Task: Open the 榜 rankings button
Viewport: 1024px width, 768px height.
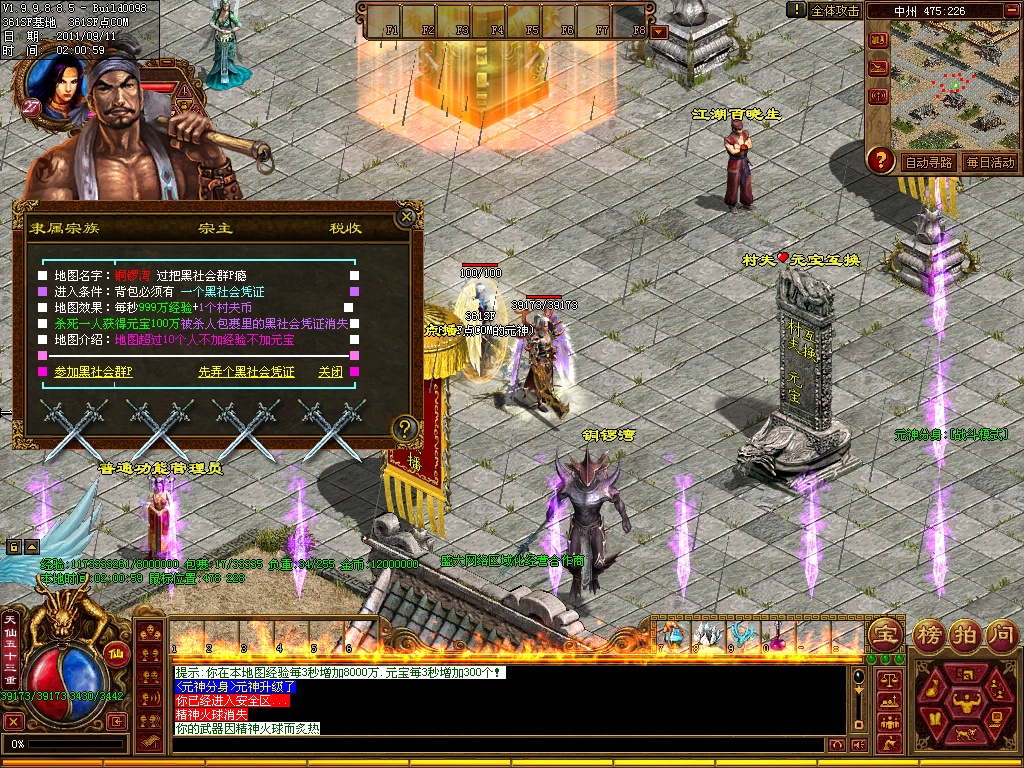Action: pyautogui.click(x=927, y=633)
